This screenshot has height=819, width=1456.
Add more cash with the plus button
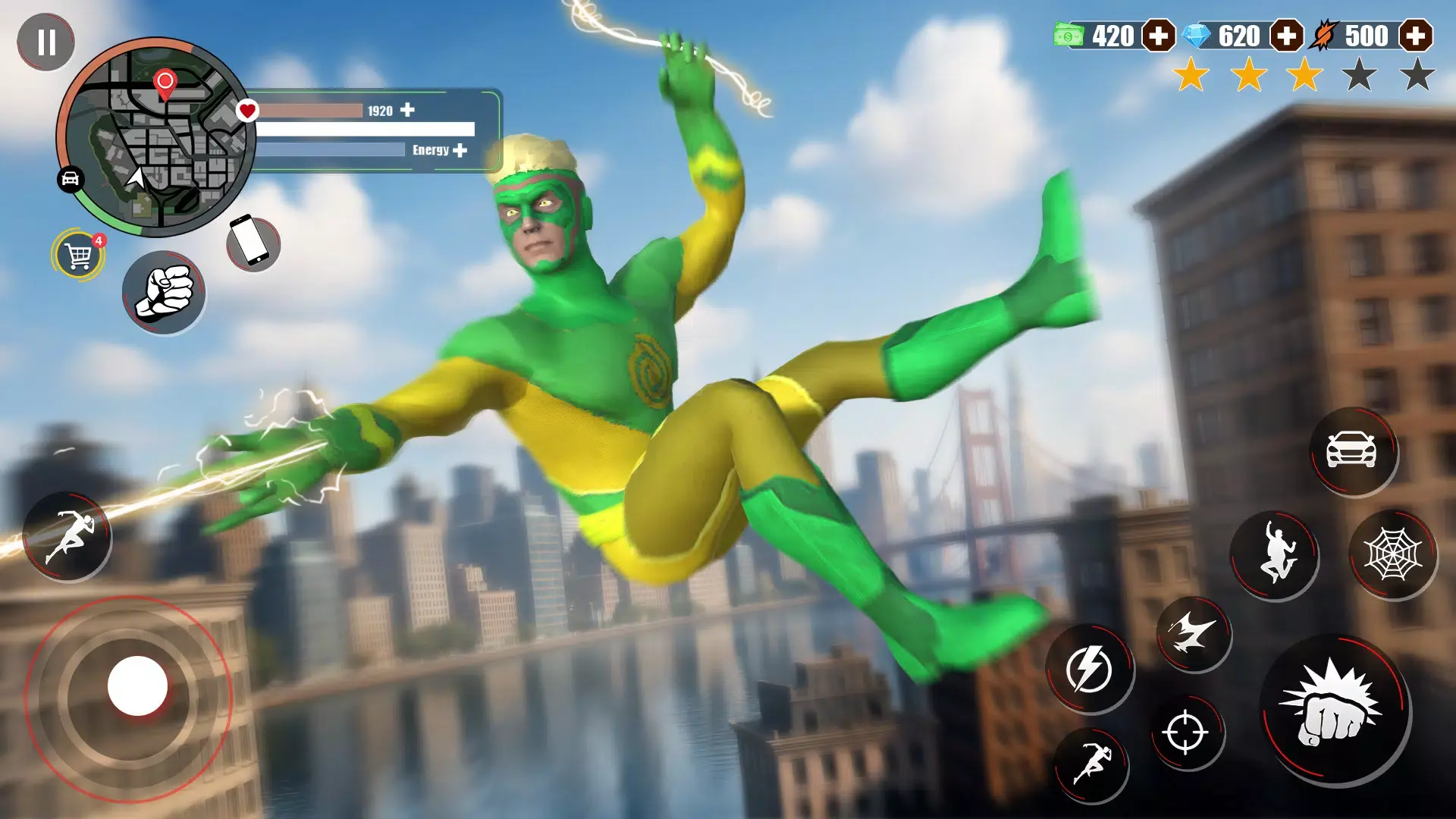click(1159, 36)
